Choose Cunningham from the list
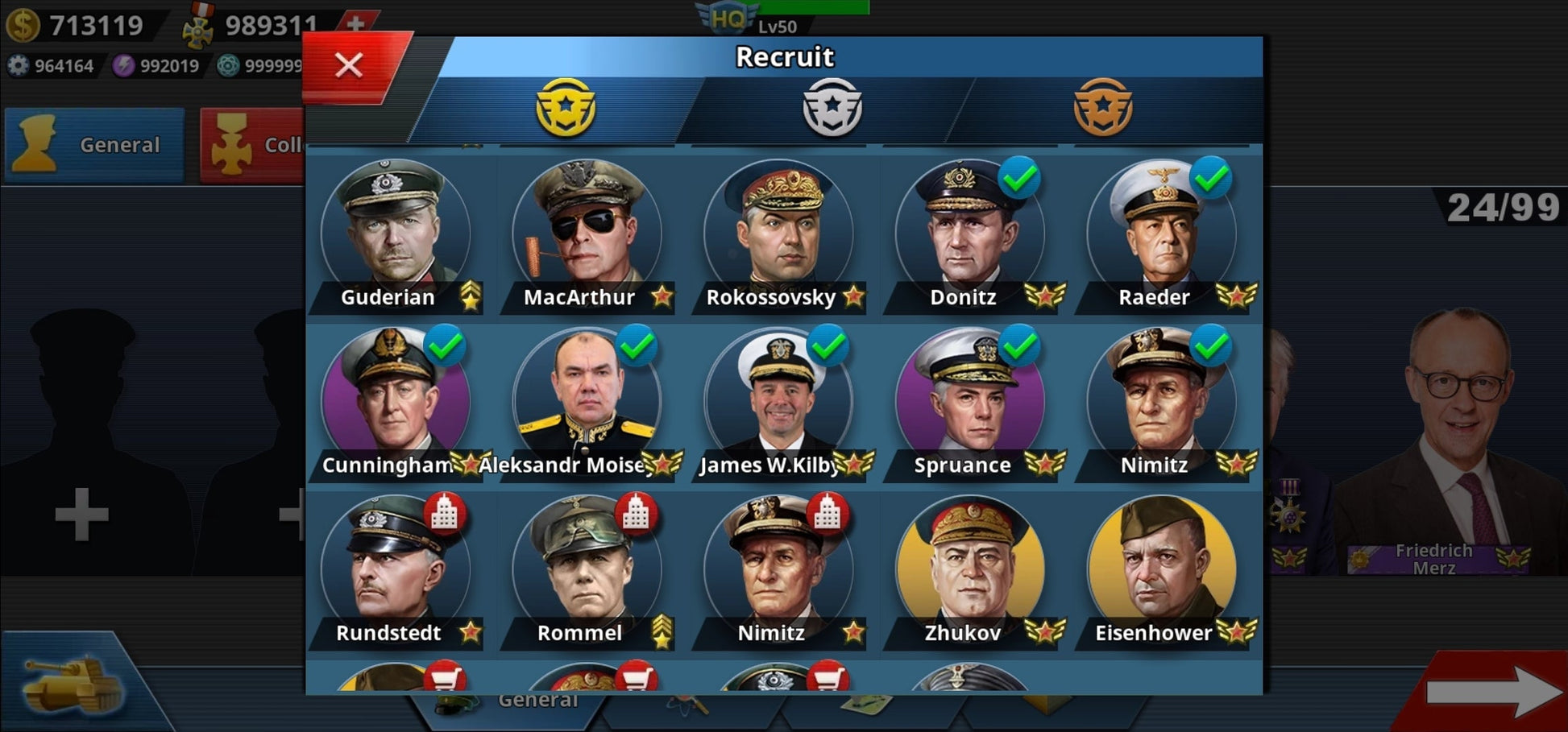Viewport: 1568px width, 732px height. click(395, 401)
